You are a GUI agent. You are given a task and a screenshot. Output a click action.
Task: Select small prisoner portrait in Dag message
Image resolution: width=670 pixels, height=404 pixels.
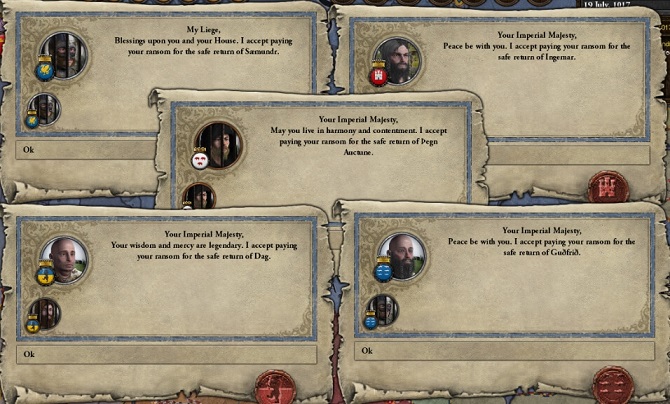click(x=46, y=312)
